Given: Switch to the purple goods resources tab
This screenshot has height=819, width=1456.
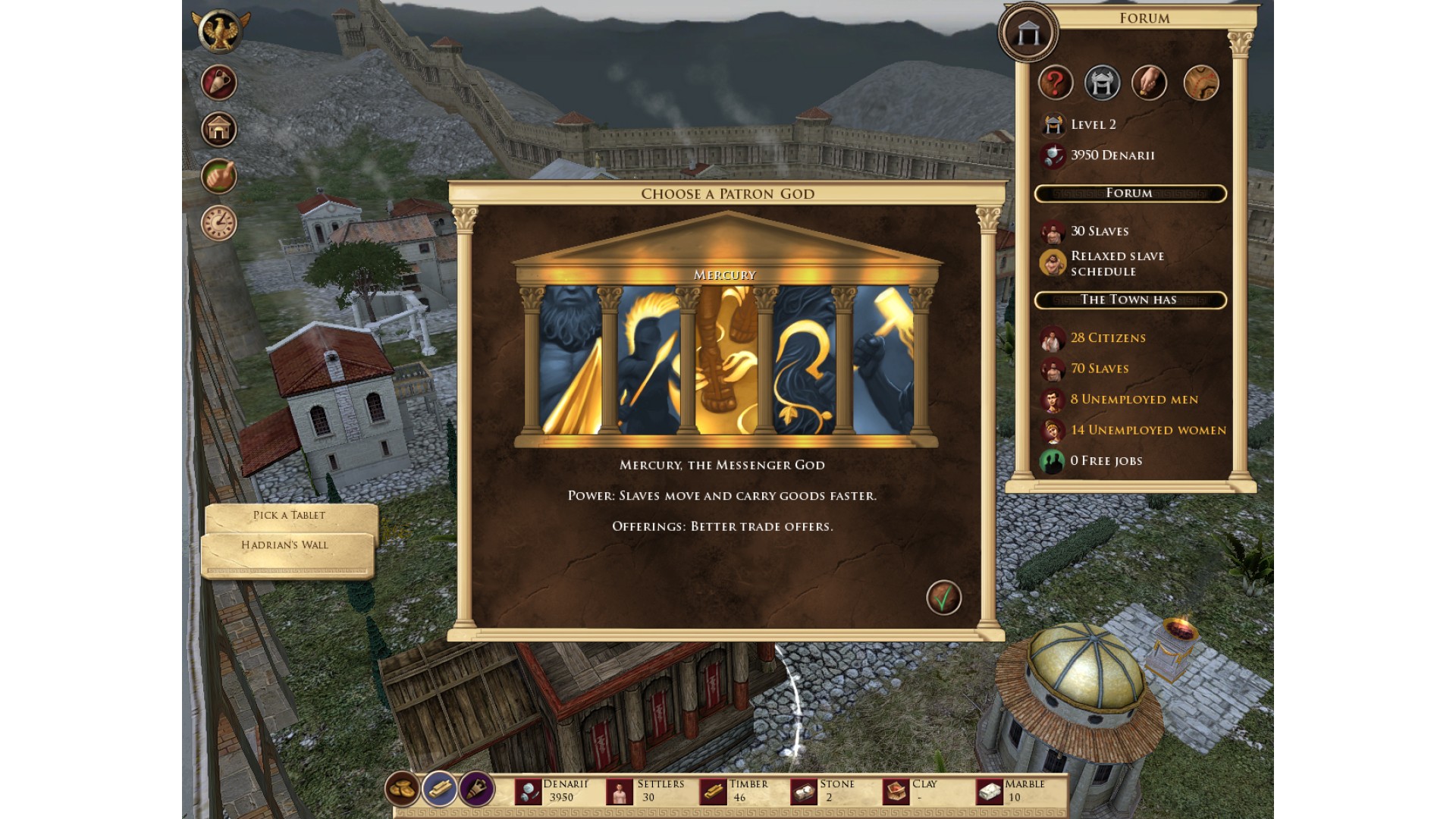Looking at the screenshot, I should (x=476, y=789).
